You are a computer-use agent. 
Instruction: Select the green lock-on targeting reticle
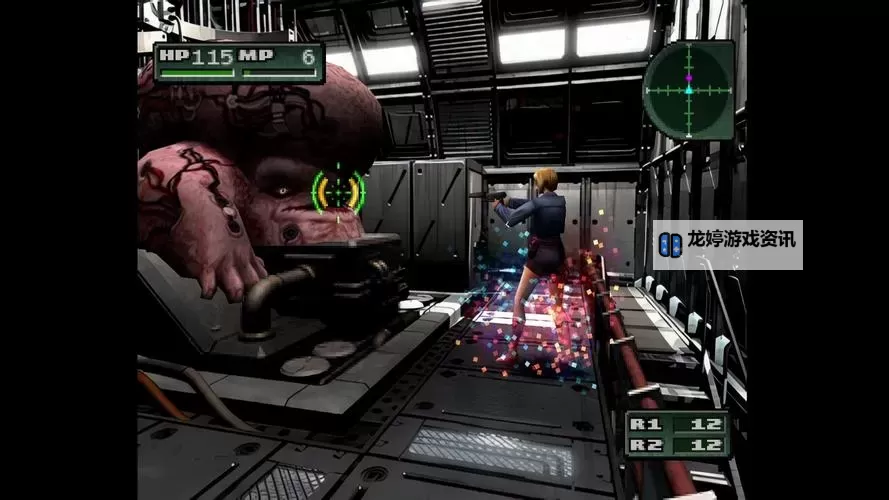338,190
